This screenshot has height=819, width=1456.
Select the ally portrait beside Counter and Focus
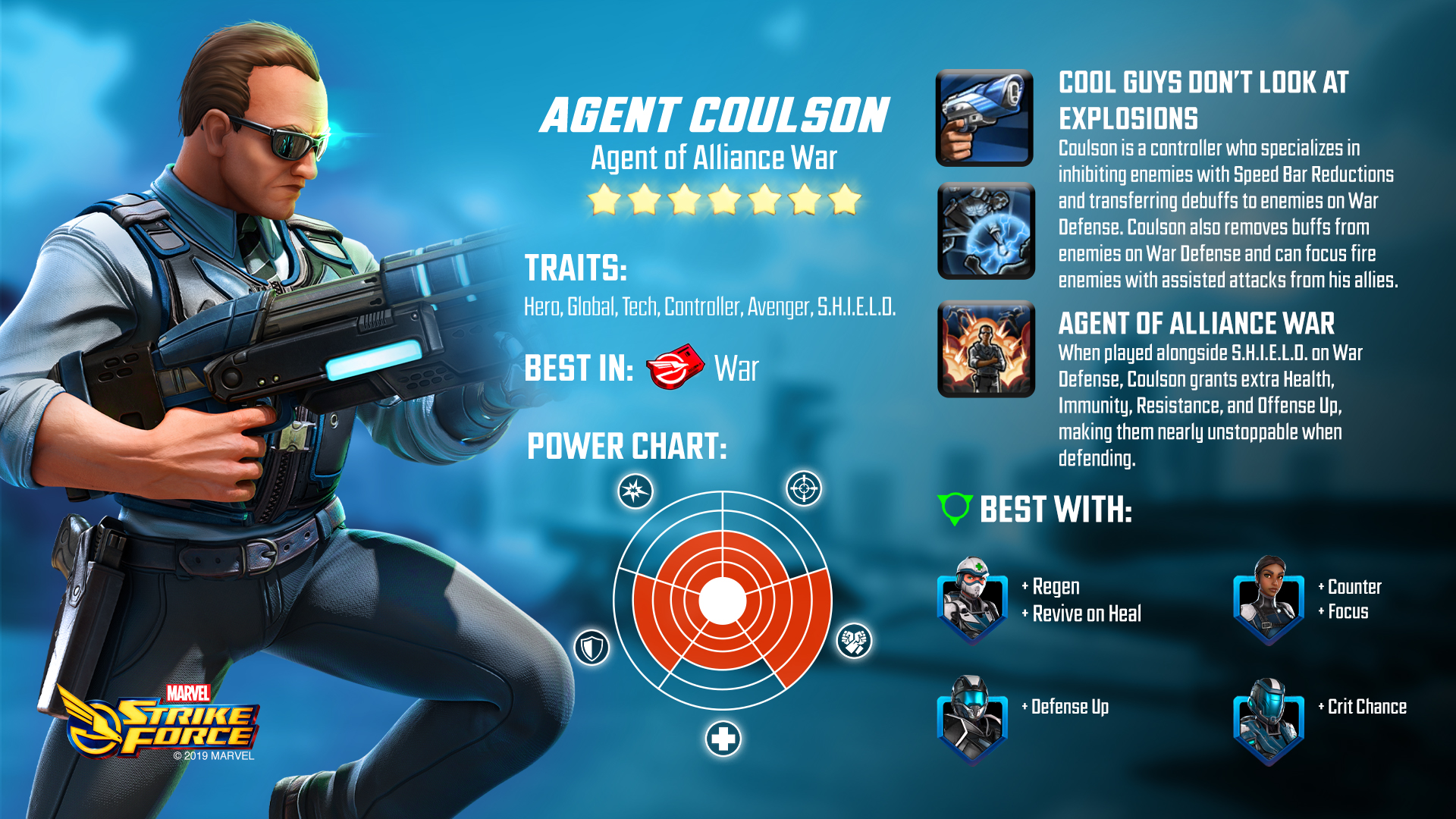click(x=1268, y=601)
